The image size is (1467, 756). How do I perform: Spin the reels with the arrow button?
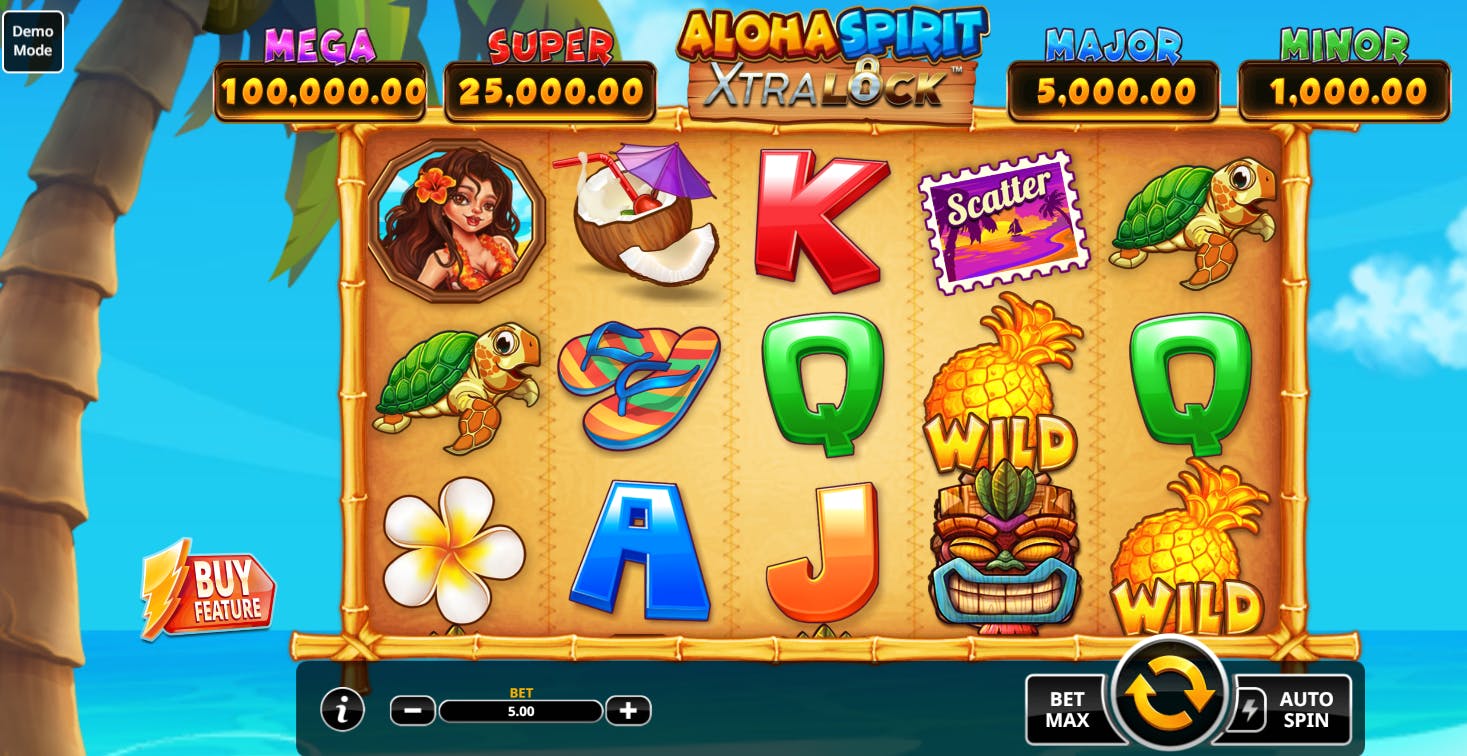coord(1168,695)
